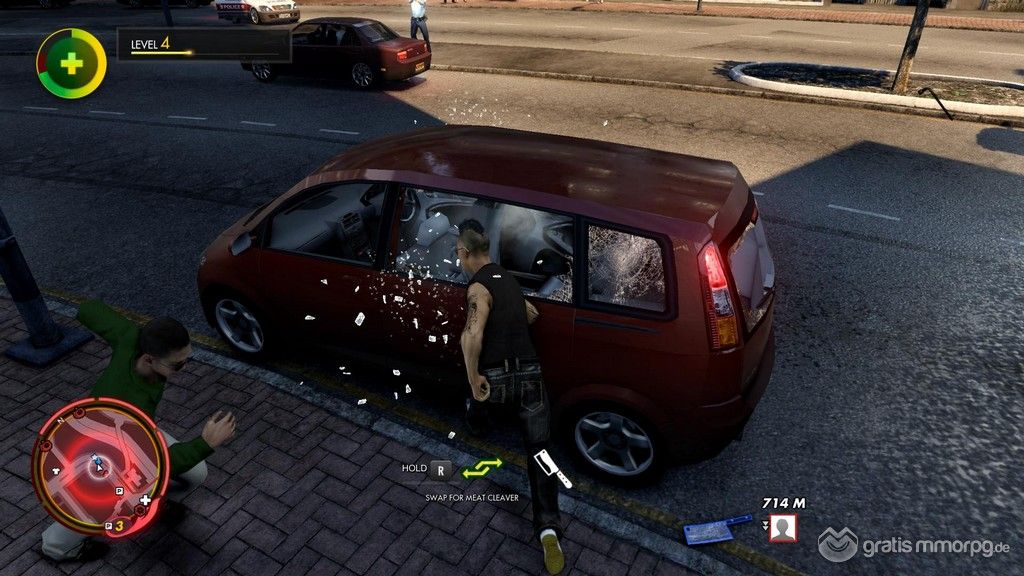The width and height of the screenshot is (1024, 576).
Task: Click the meat cleaver weapon icon
Action: 552,468
